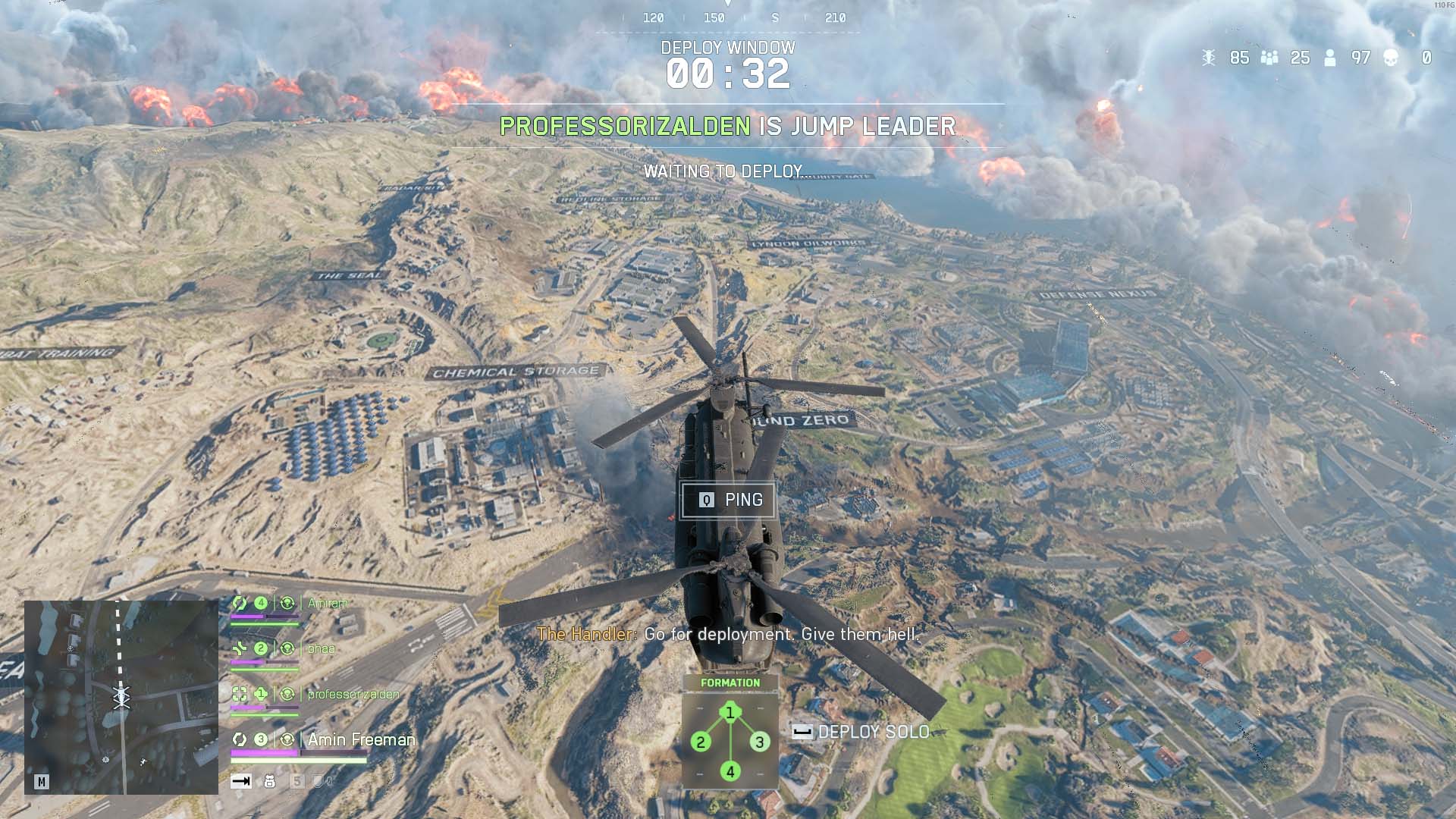The width and height of the screenshot is (1456, 819).
Task: Click the throwable arrow icon in the loadout bar
Action: point(241,781)
